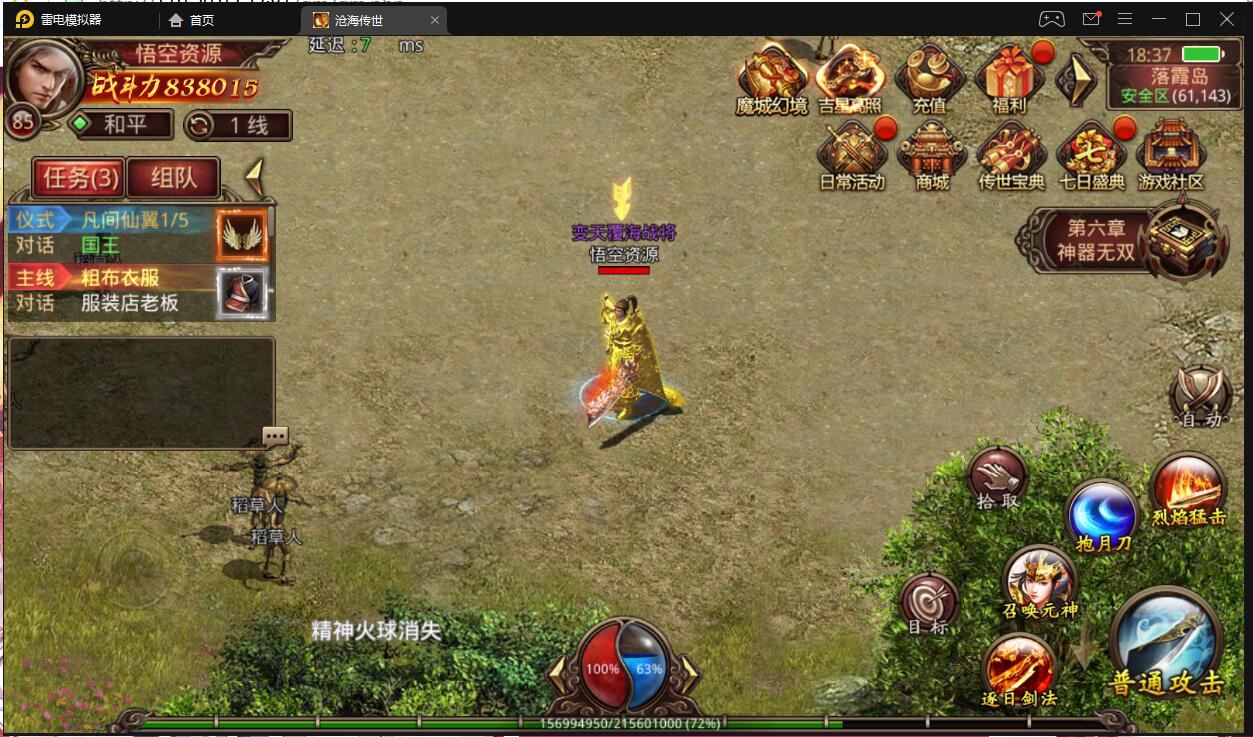This screenshot has height=737, width=1253.
Task: Open the 七日盛典 event
Action: (x=1091, y=155)
